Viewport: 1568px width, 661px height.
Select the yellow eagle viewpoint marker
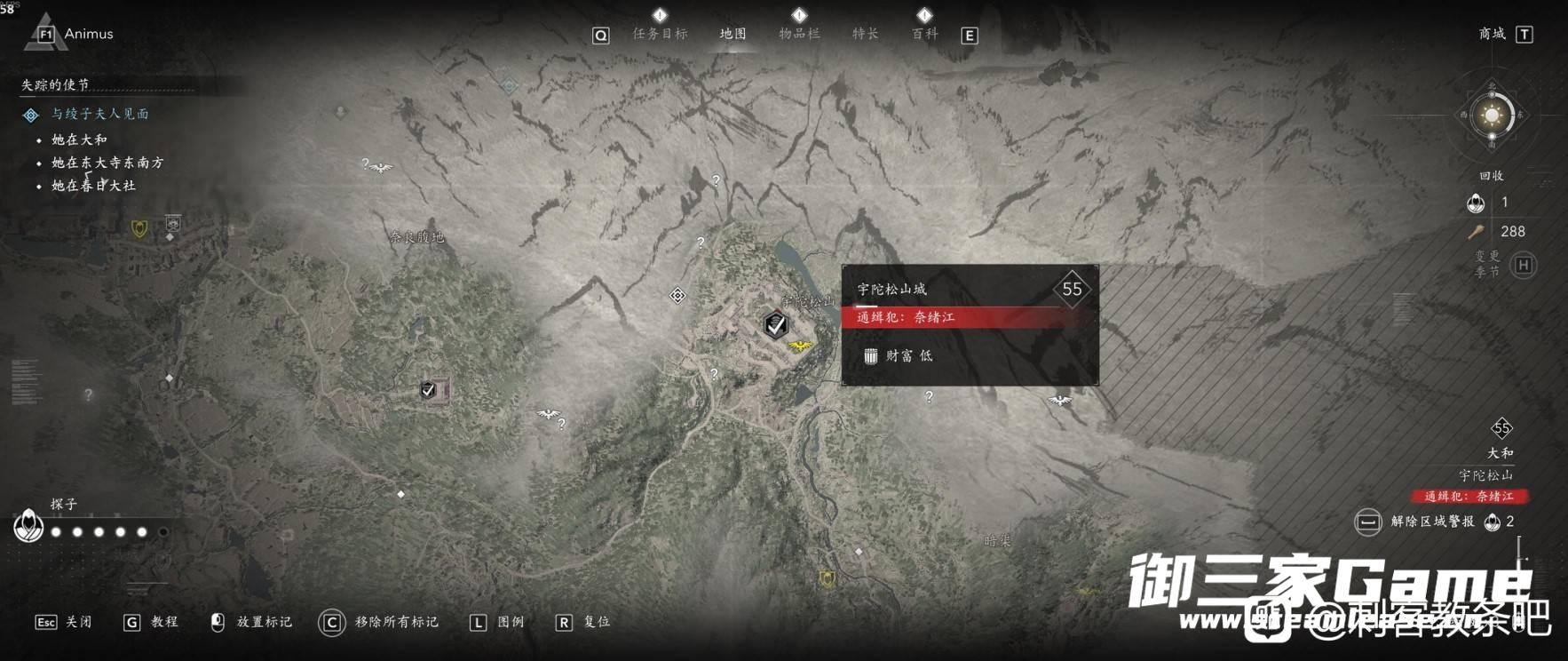pos(800,345)
